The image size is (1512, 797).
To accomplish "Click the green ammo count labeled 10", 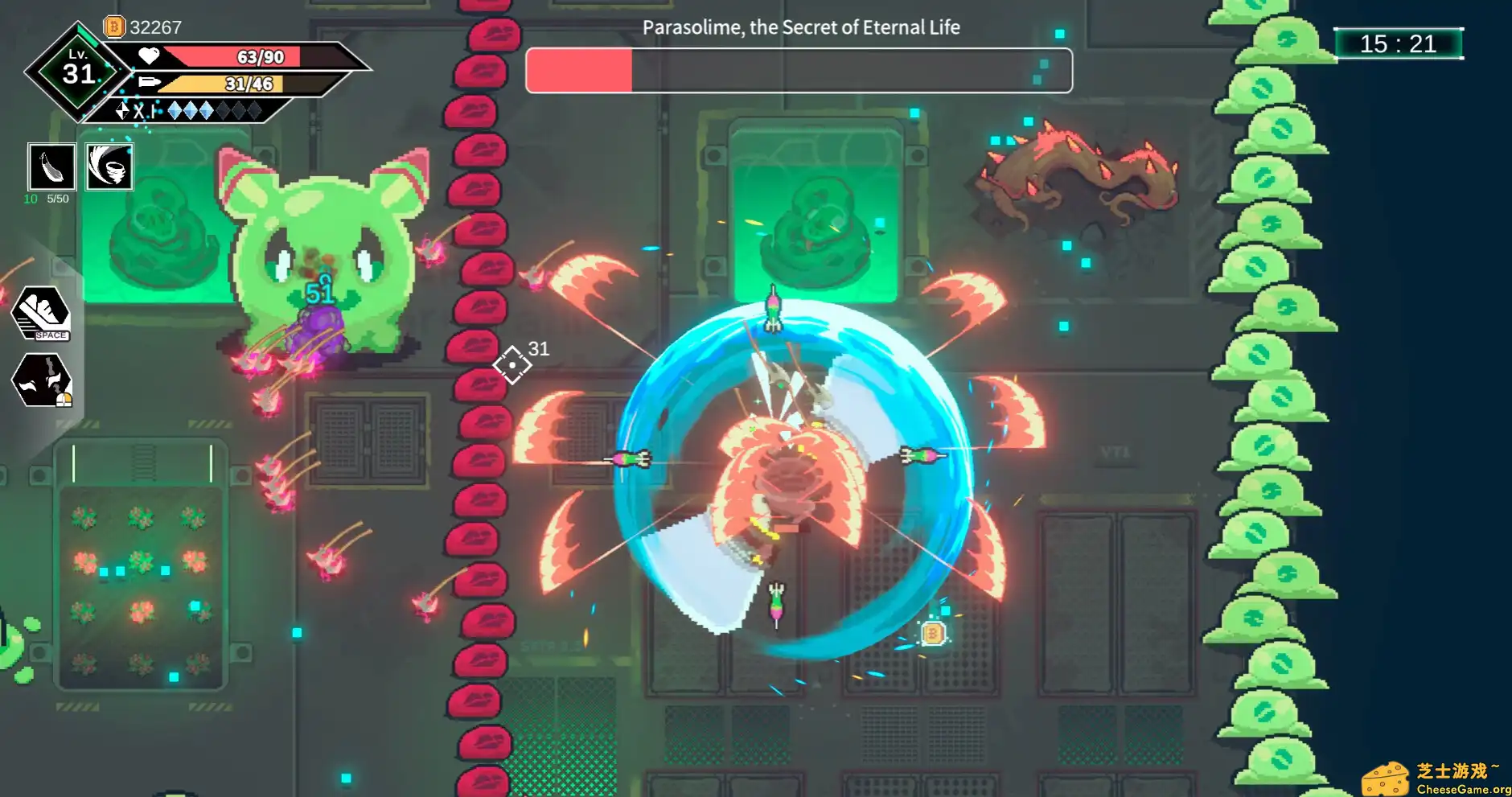I will click(32, 199).
